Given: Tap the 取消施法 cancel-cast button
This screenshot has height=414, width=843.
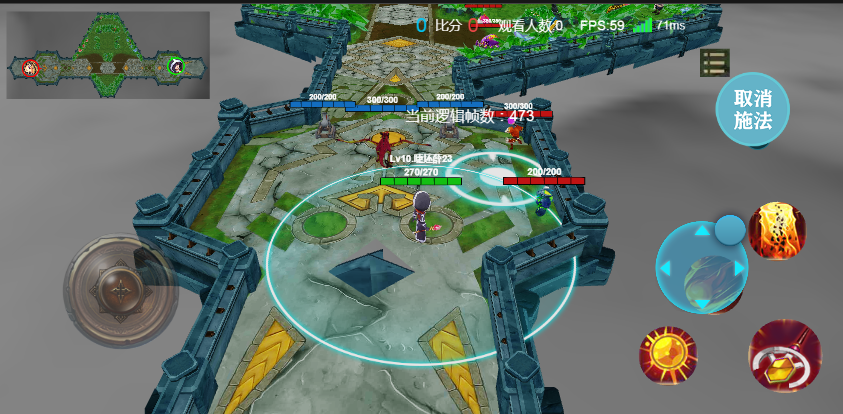Looking at the screenshot, I should coord(752,110).
